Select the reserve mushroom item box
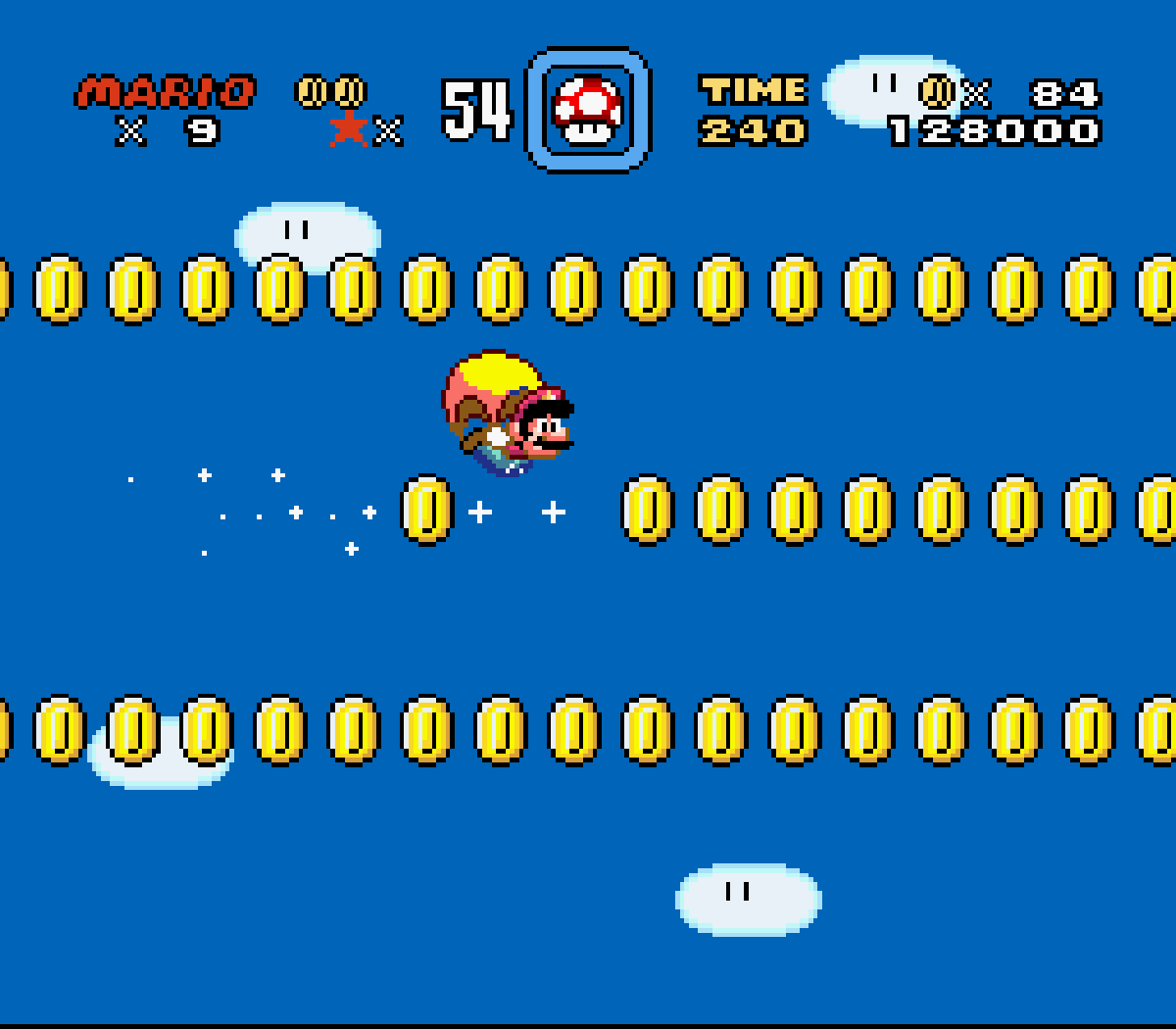Image resolution: width=1176 pixels, height=1029 pixels. [x=588, y=110]
